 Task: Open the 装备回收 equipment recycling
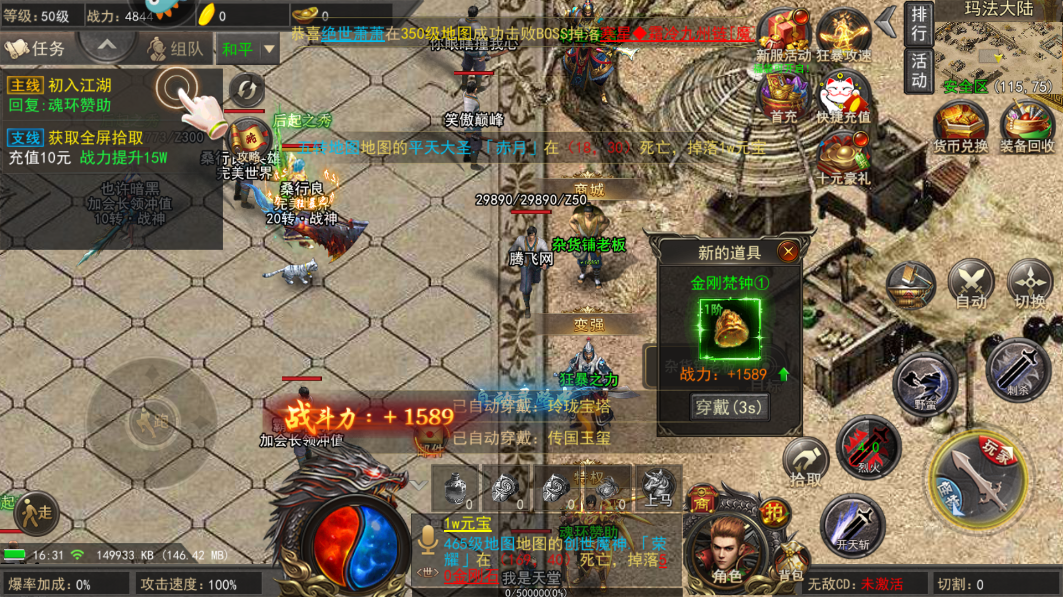click(1027, 127)
